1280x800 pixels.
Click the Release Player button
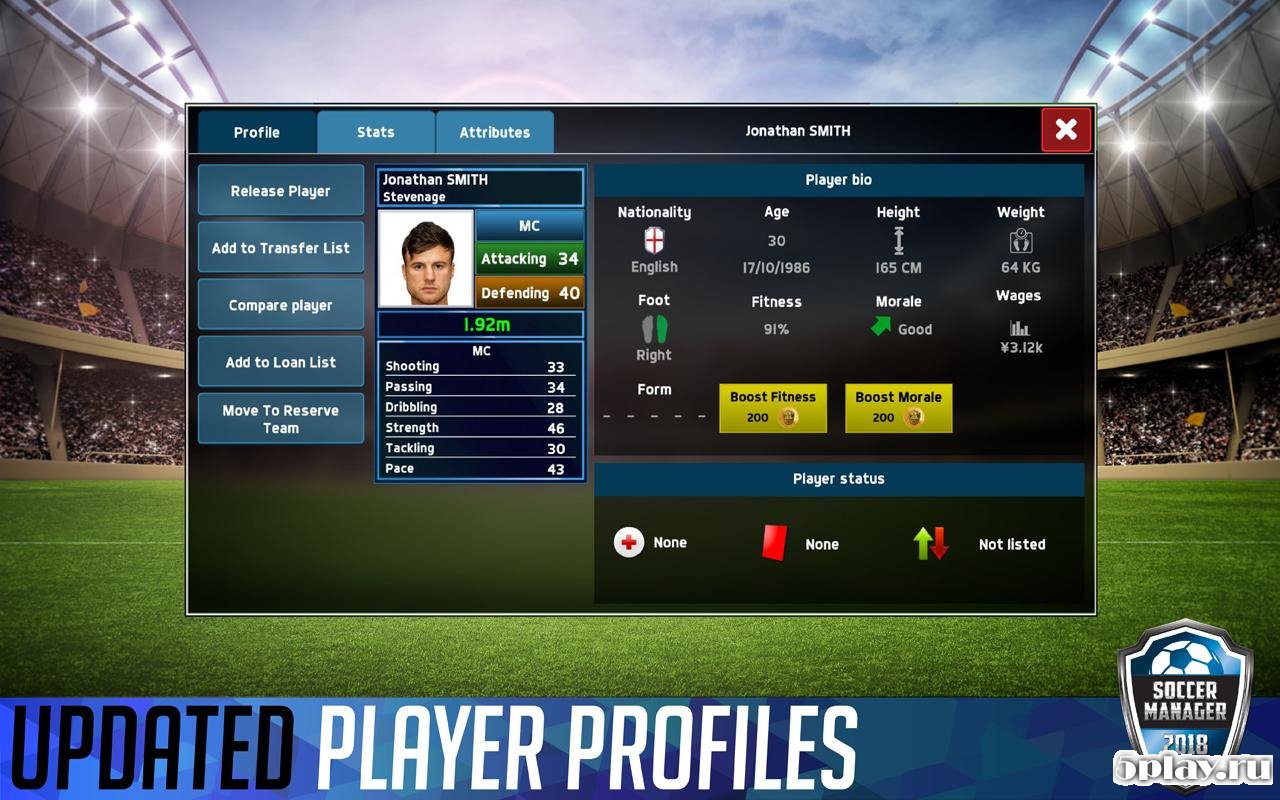[x=281, y=191]
